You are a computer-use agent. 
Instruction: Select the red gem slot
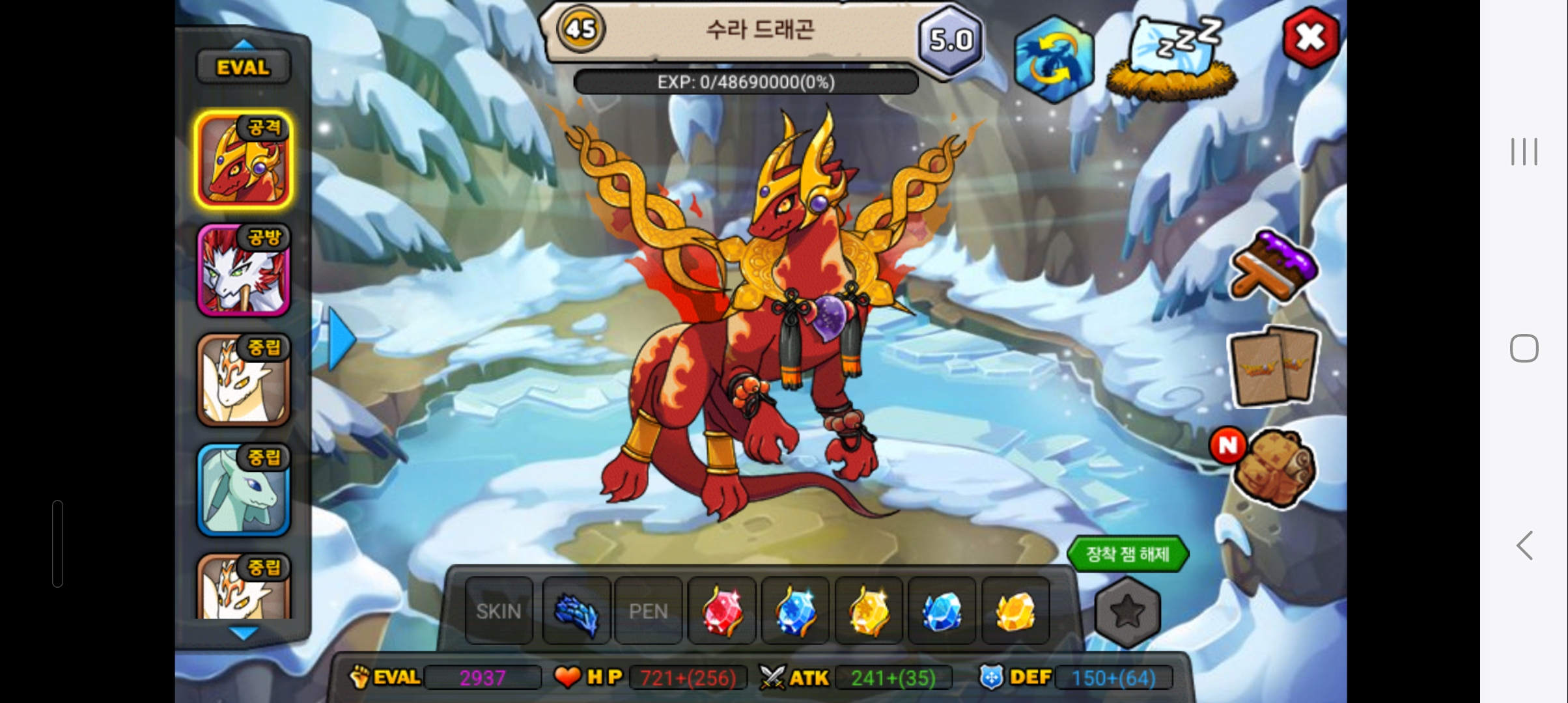click(721, 611)
